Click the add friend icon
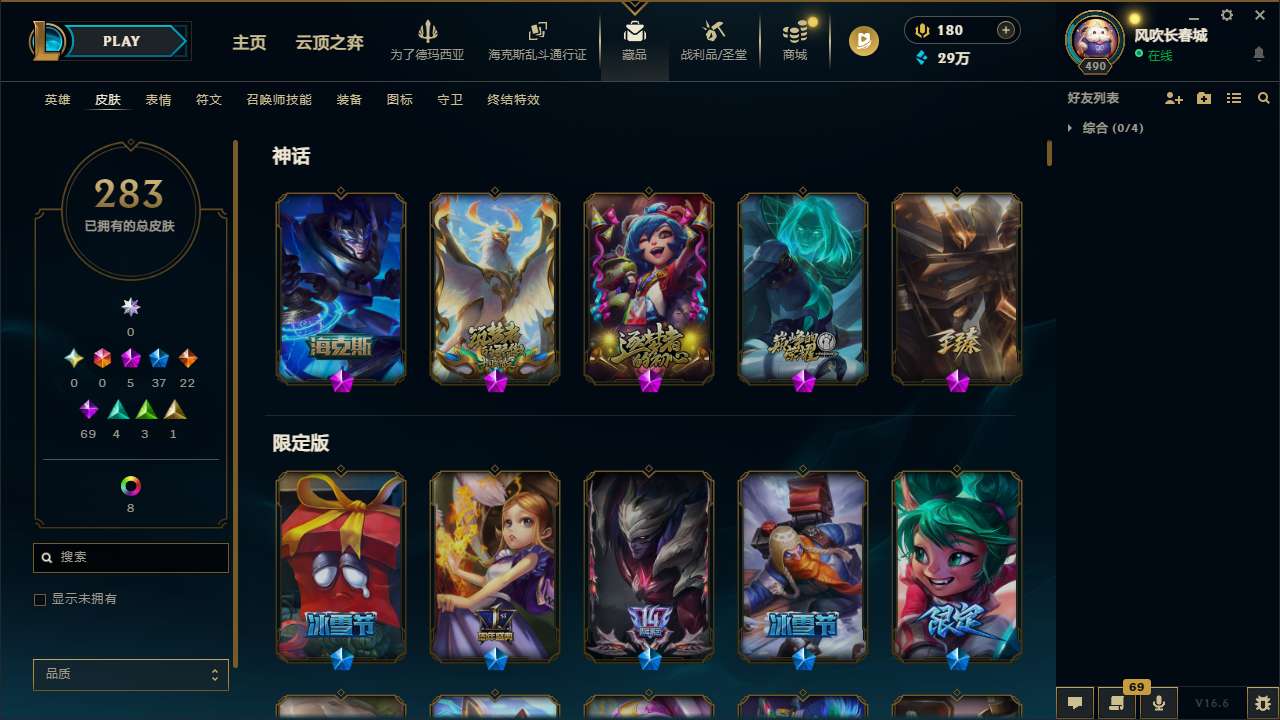Image resolution: width=1280 pixels, height=720 pixels. coord(1172,98)
